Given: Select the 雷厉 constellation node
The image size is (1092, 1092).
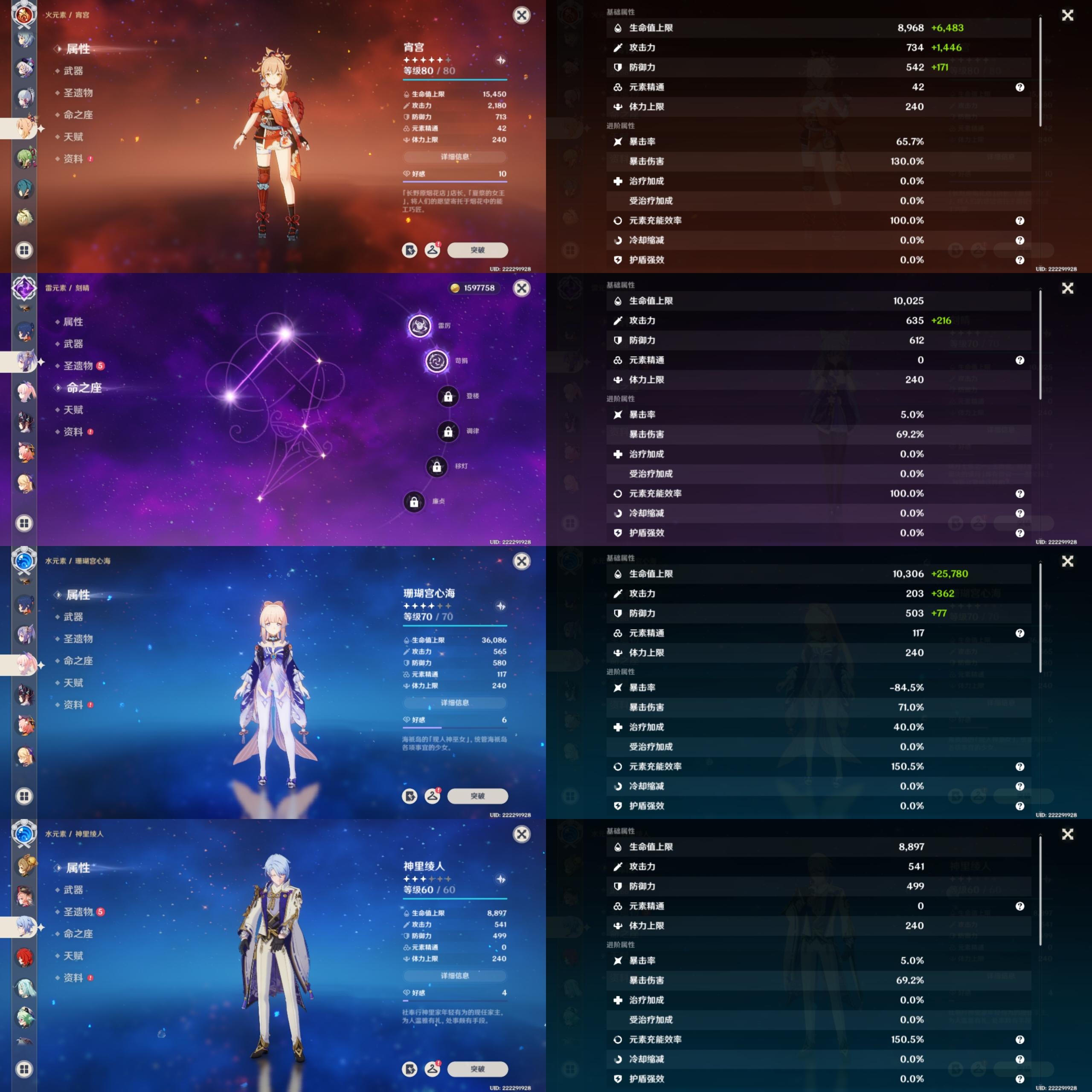Looking at the screenshot, I should tap(420, 325).
